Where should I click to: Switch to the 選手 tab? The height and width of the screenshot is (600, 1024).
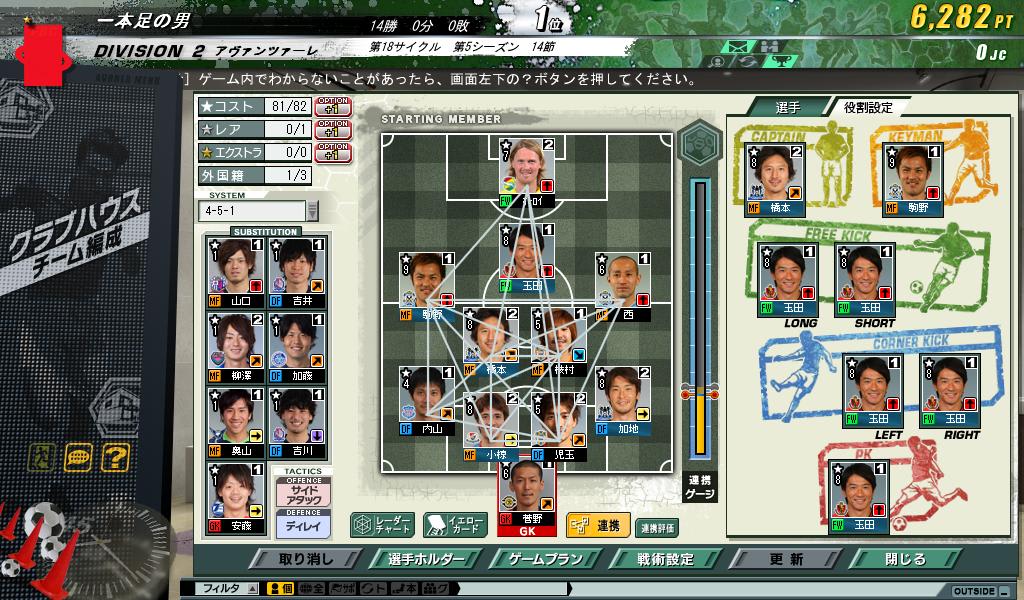[x=787, y=107]
